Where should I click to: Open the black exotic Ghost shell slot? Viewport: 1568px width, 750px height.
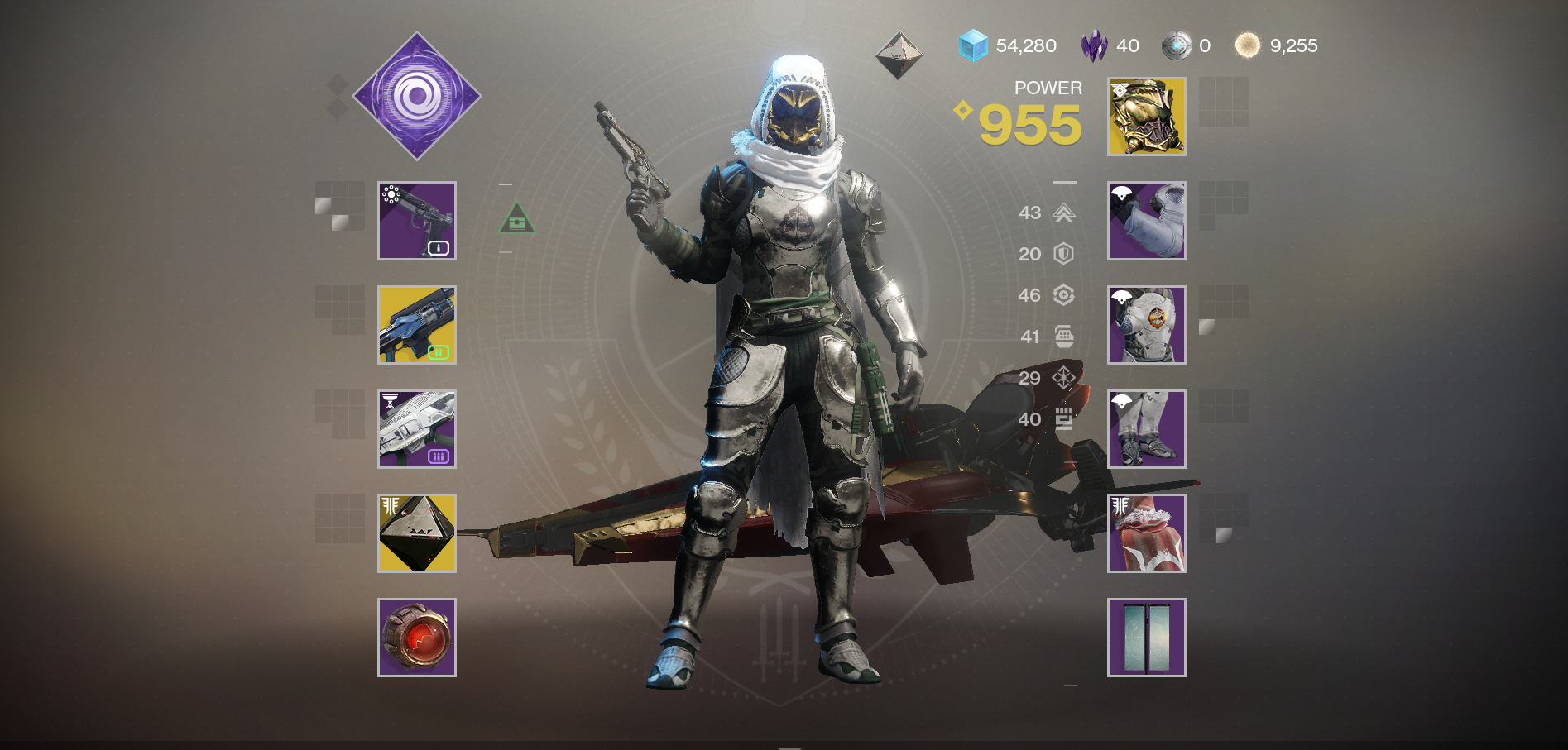(x=417, y=533)
